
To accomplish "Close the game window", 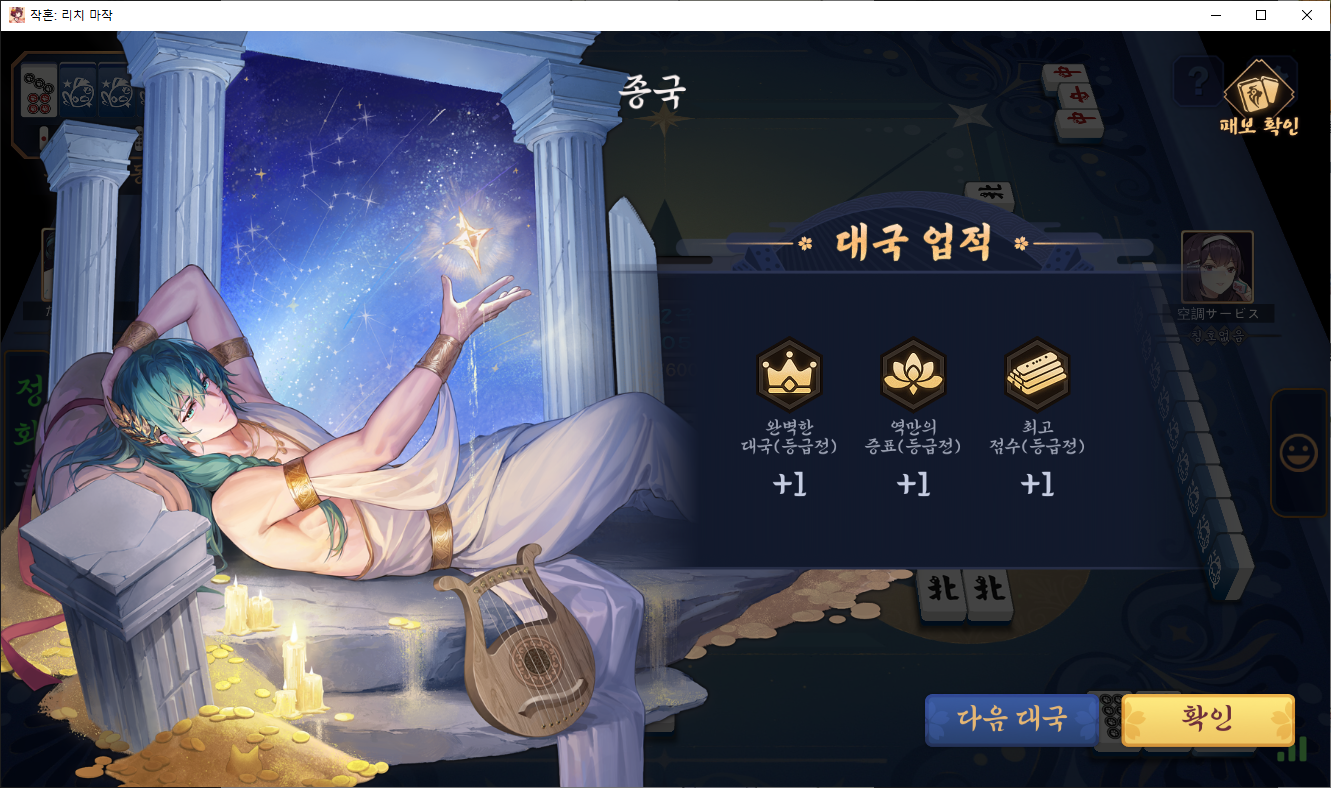I will [x=1307, y=15].
